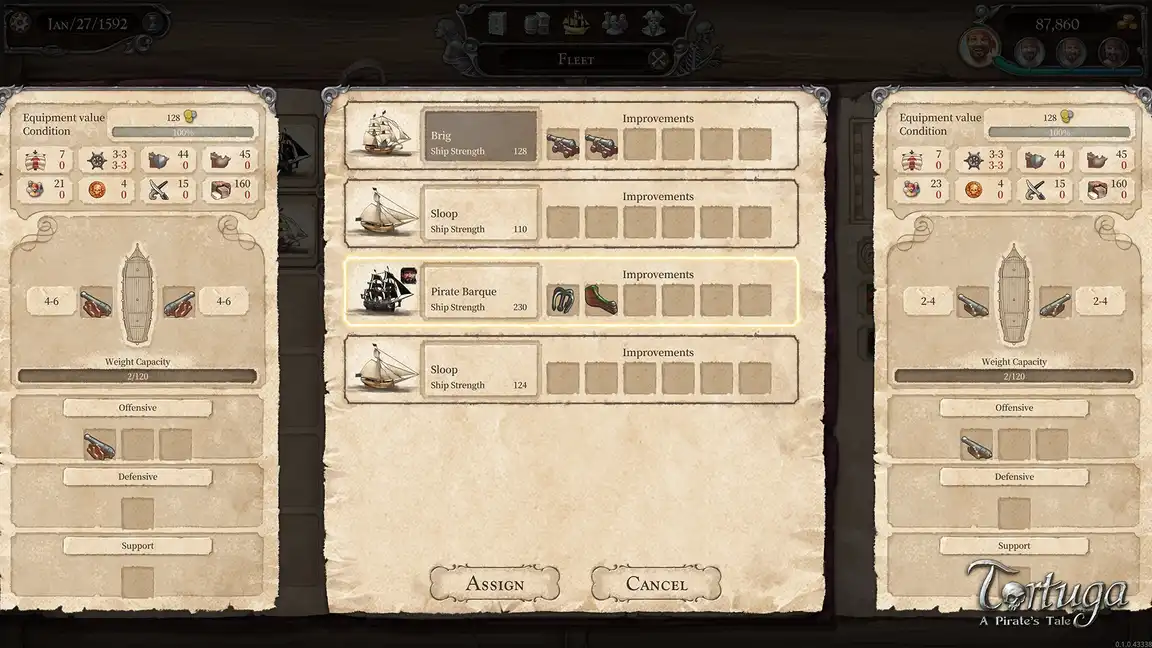
Task: Open the pirate hat tab in top bar
Action: [x=652, y=22]
